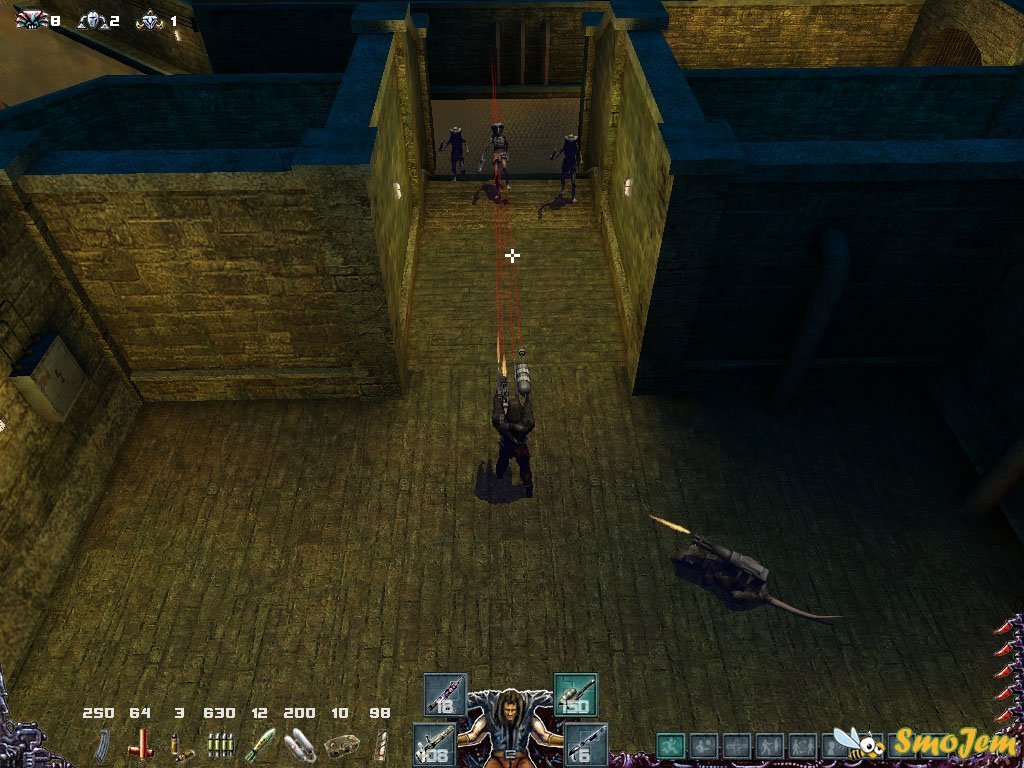
Task: Select the weapon slot showing 18 ammo
Action: 444,694
